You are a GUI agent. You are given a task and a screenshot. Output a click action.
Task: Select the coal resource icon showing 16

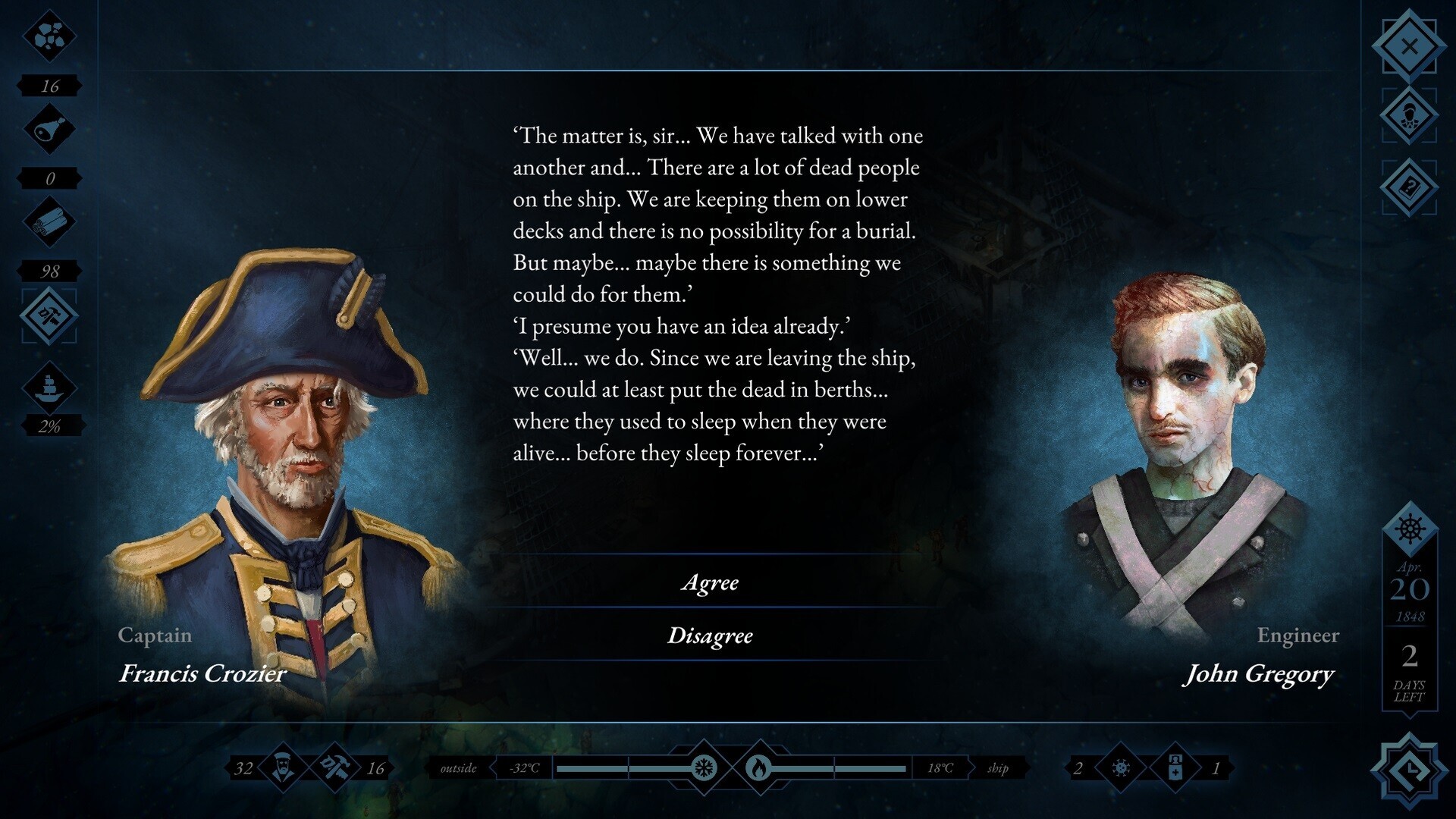coord(49,36)
